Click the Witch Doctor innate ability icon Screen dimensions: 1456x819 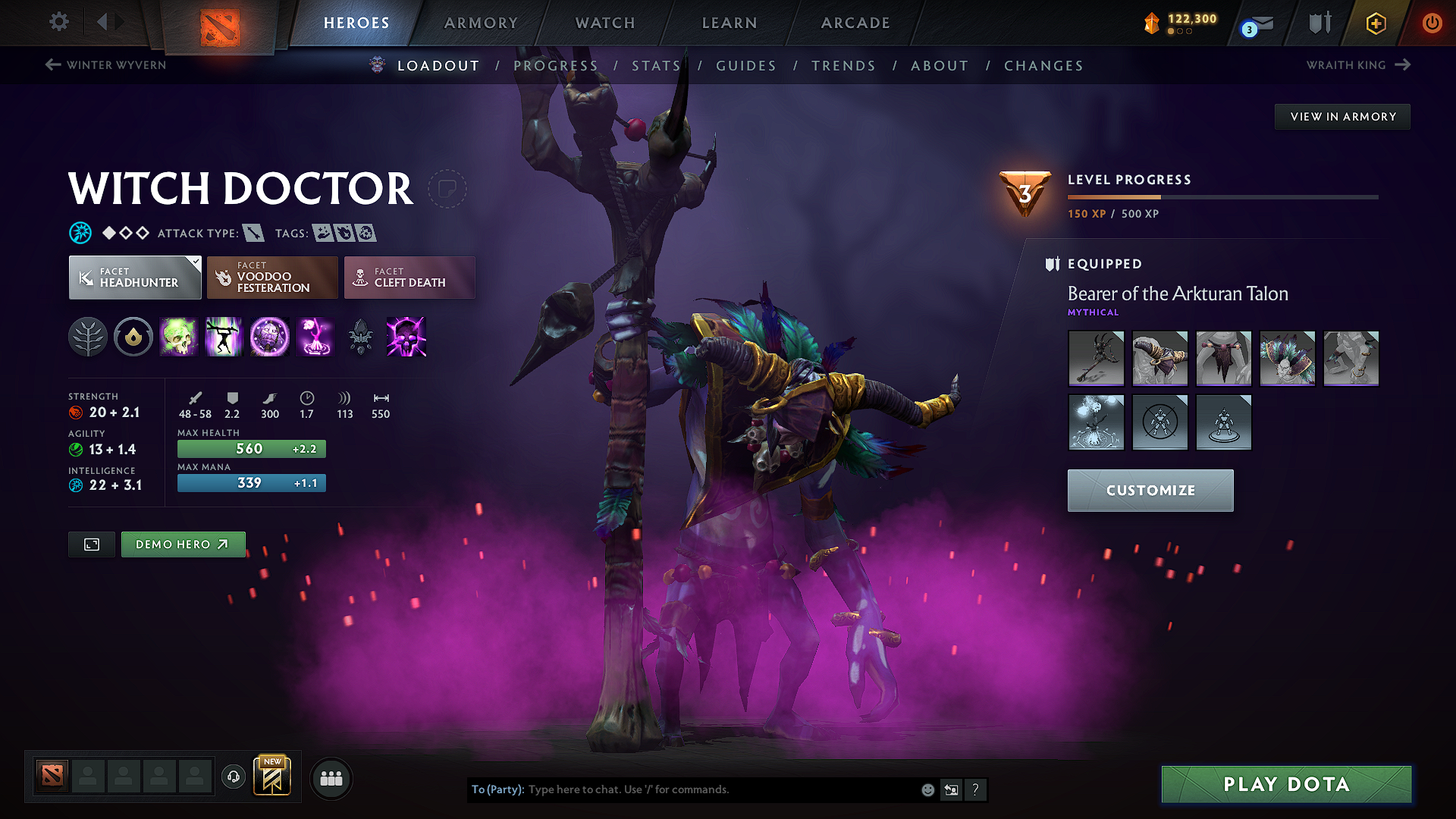(x=133, y=337)
